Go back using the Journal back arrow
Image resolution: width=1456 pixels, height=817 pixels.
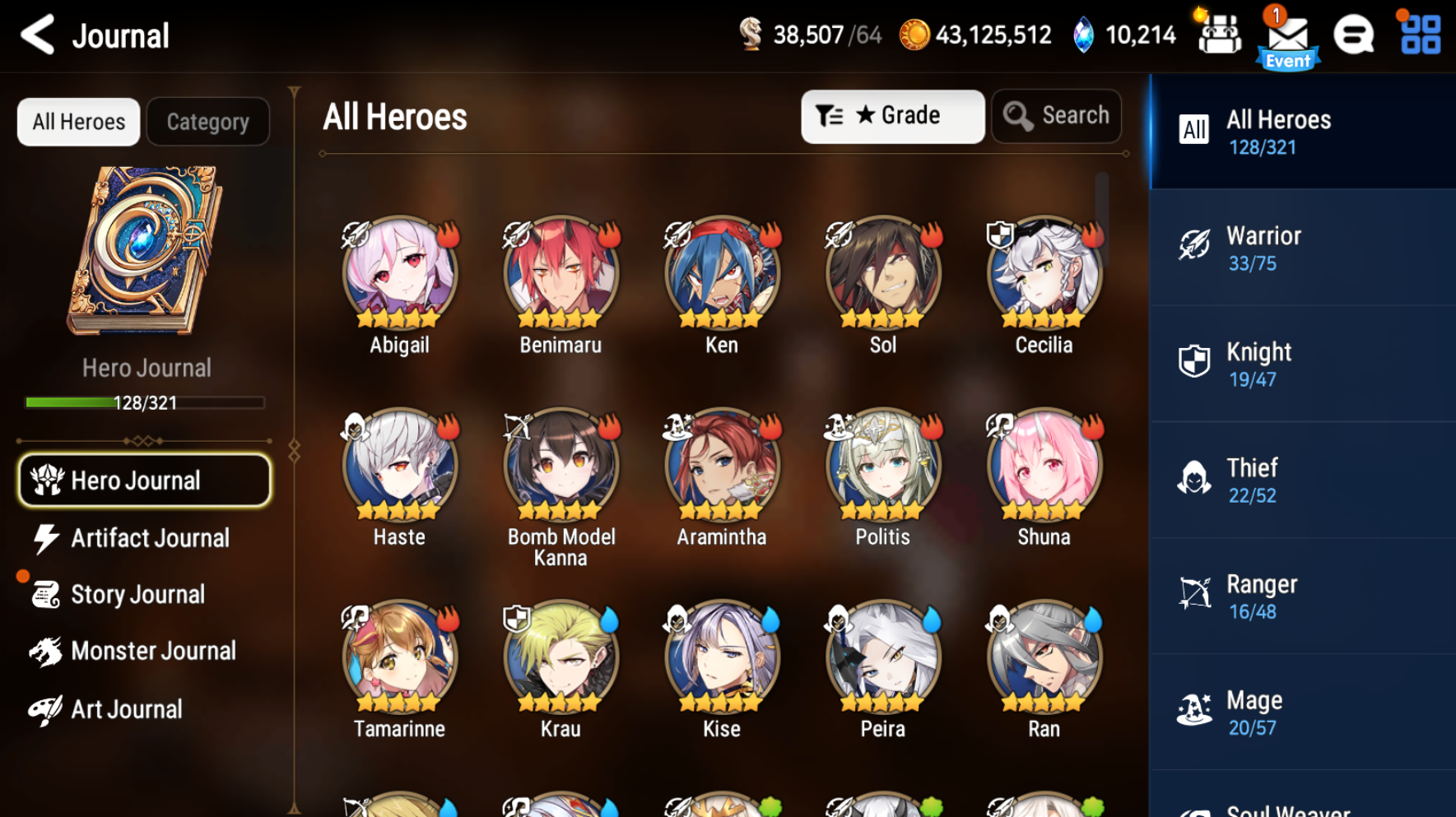36,35
